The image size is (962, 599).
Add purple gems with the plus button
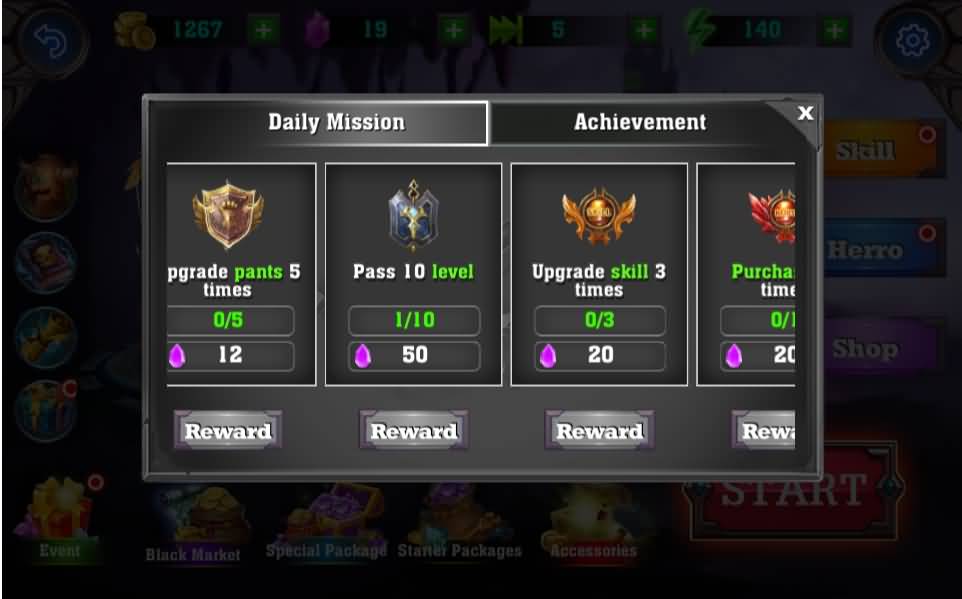[454, 30]
